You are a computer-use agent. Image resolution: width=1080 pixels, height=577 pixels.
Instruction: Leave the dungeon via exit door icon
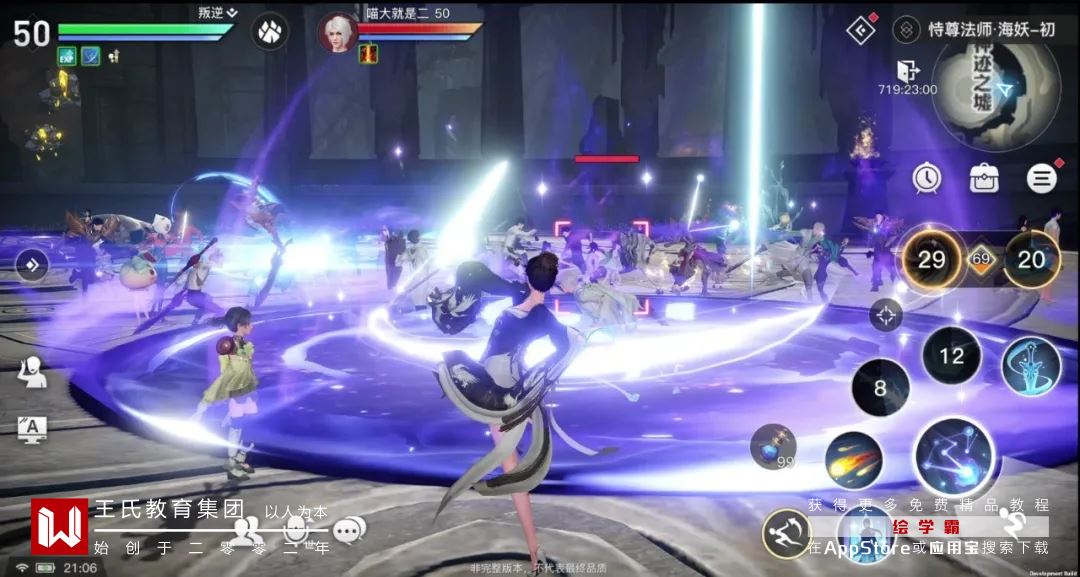click(x=908, y=71)
